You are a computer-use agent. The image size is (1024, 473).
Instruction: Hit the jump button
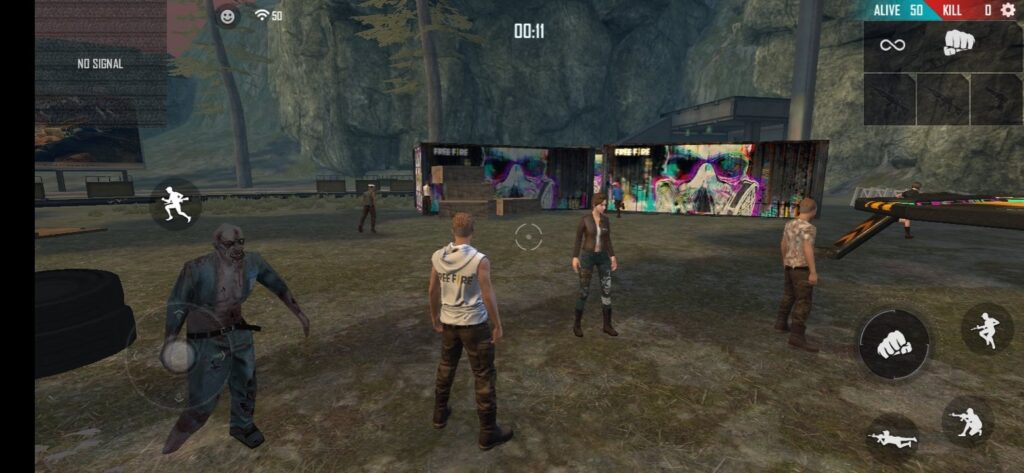tap(987, 329)
